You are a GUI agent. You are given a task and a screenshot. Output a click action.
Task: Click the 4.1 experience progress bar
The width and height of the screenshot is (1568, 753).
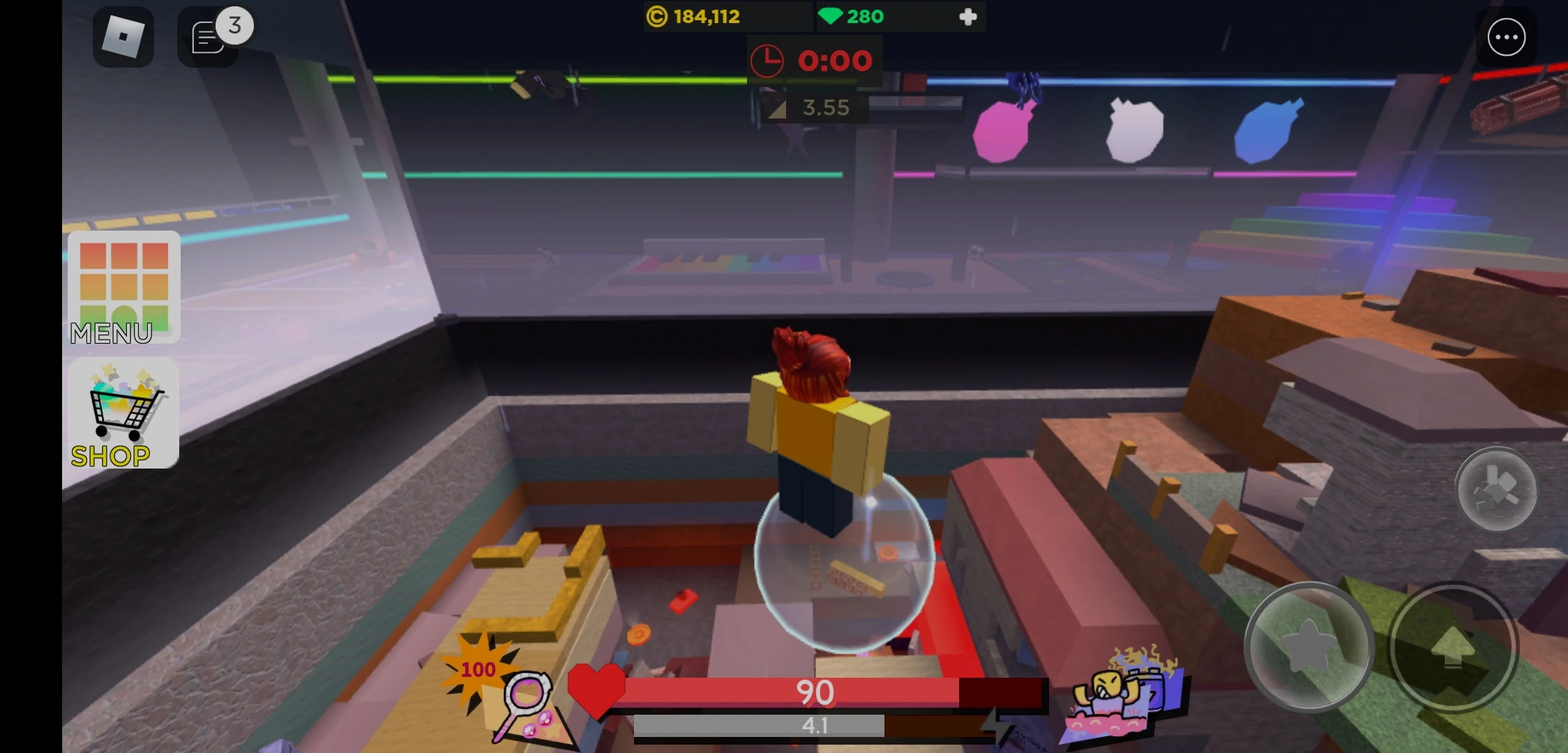click(x=816, y=727)
